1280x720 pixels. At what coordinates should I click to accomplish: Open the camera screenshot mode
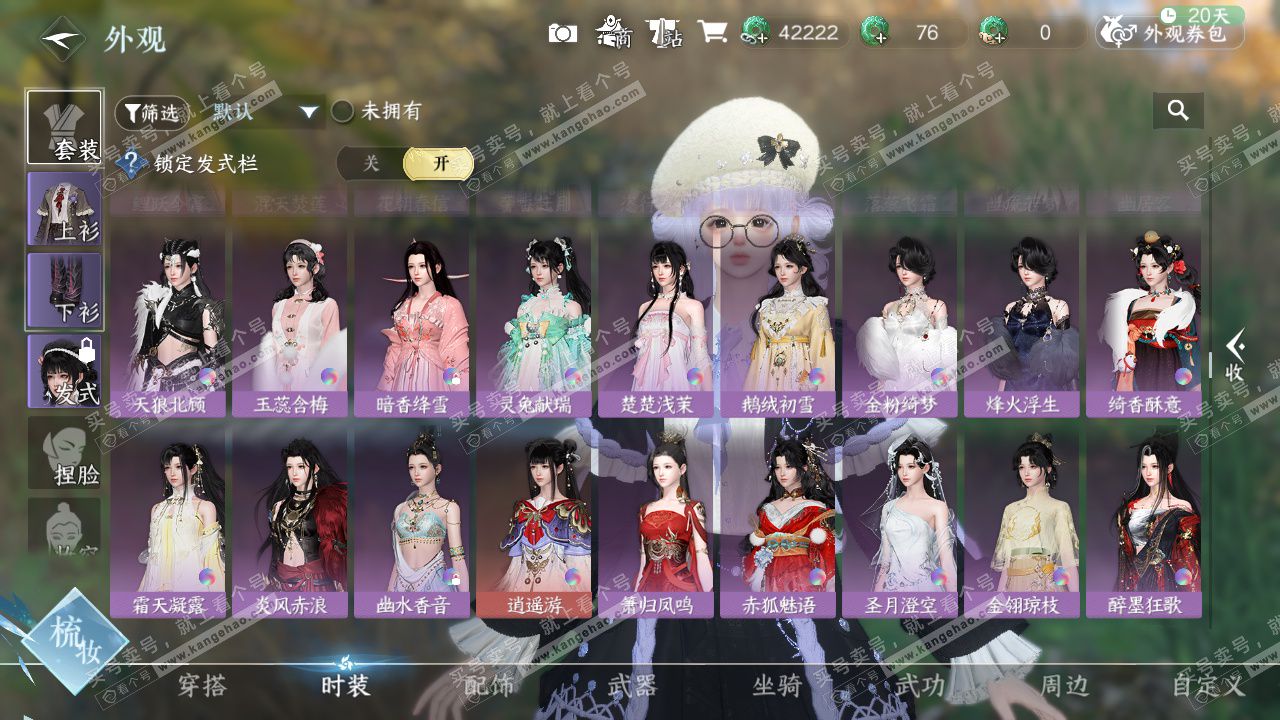pos(563,33)
